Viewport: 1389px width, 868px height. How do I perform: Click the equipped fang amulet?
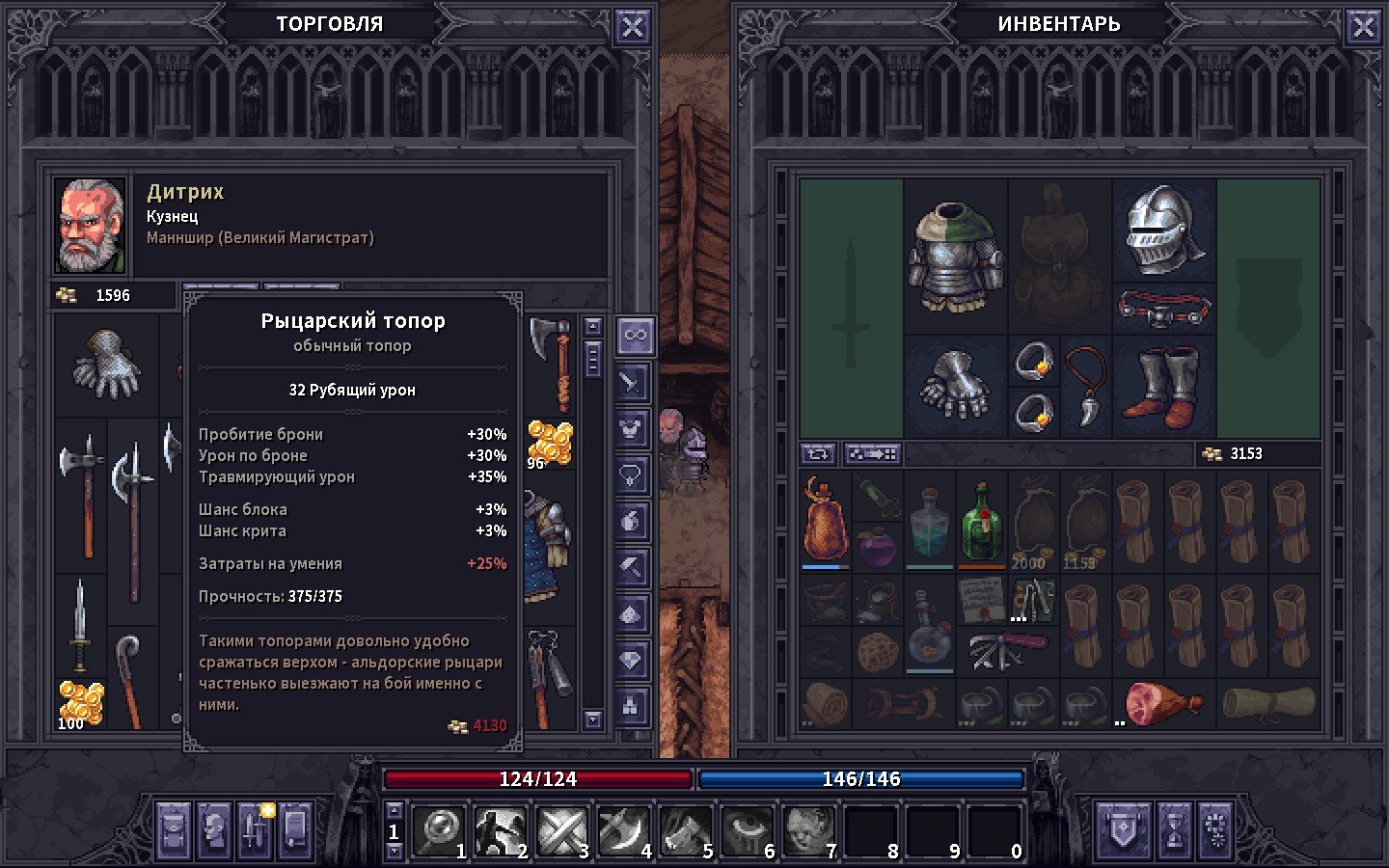point(1086,384)
